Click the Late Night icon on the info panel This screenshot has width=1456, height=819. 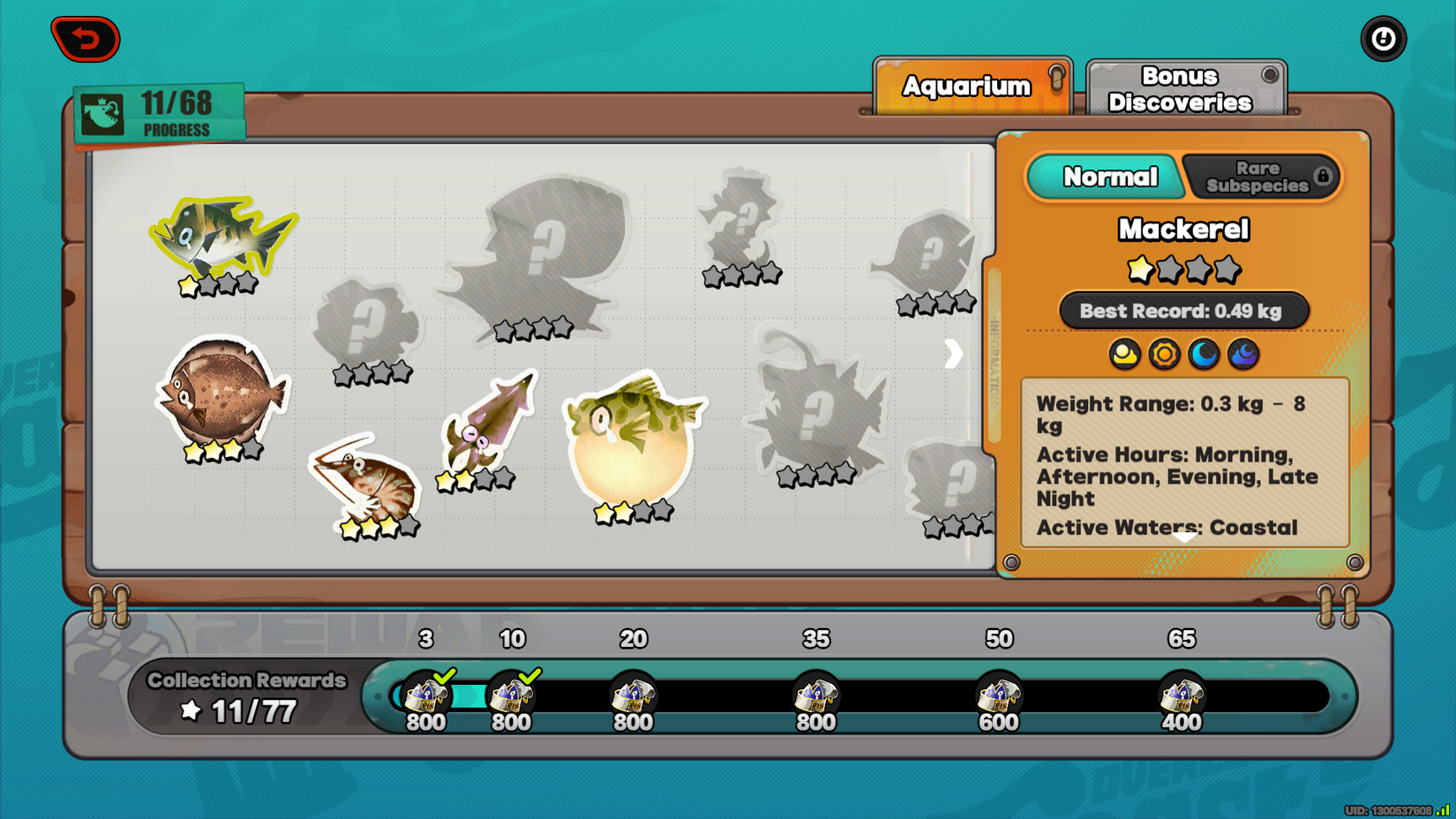(x=1242, y=355)
